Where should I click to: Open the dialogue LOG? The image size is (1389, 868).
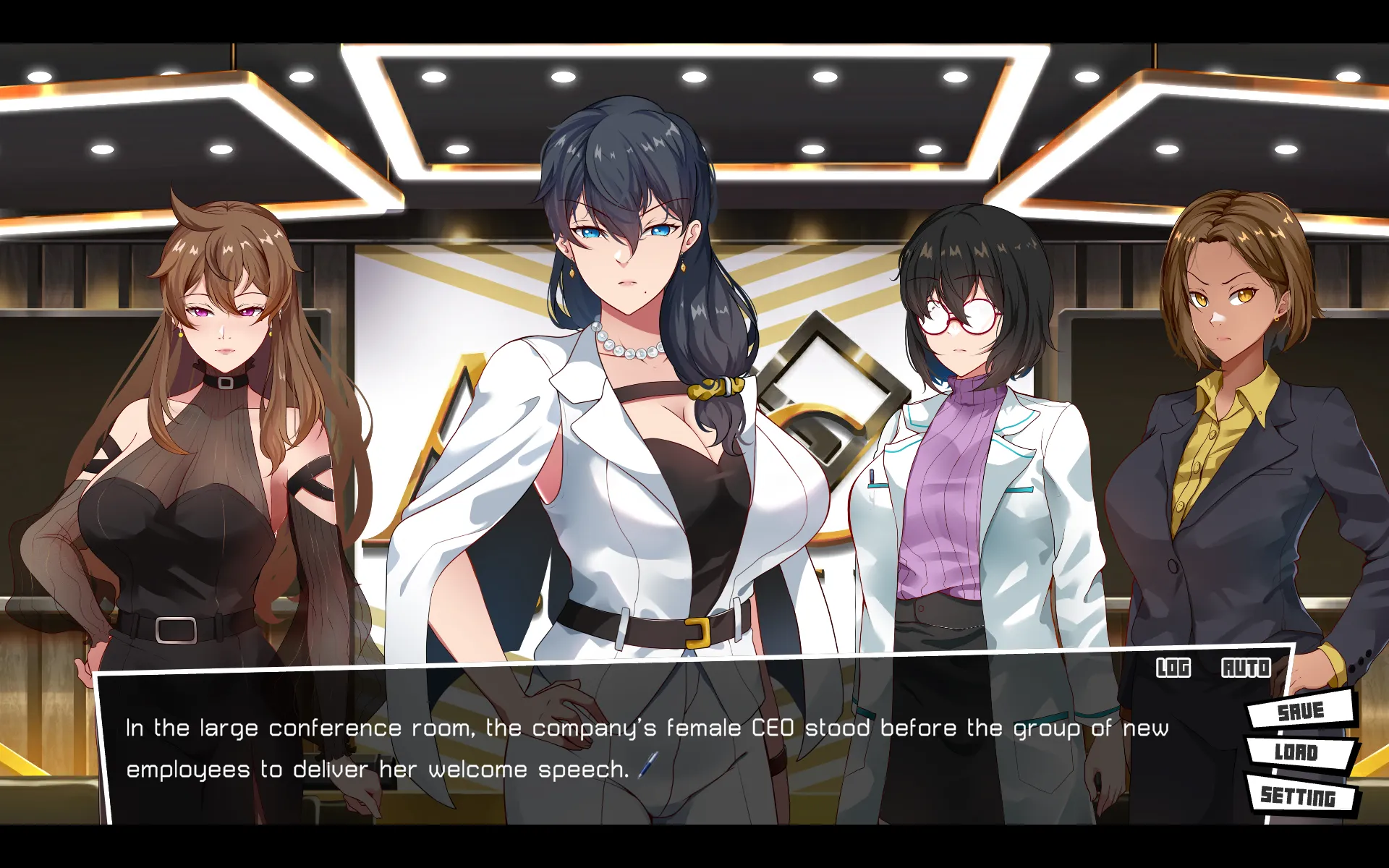pyautogui.click(x=1173, y=667)
